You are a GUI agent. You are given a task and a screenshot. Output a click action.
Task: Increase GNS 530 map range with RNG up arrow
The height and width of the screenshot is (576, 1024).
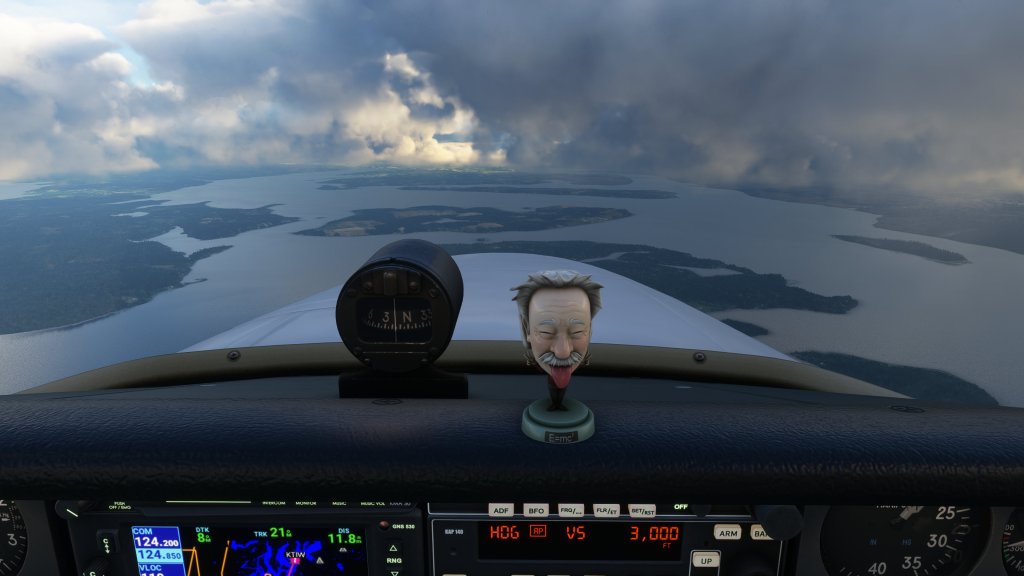(394, 548)
